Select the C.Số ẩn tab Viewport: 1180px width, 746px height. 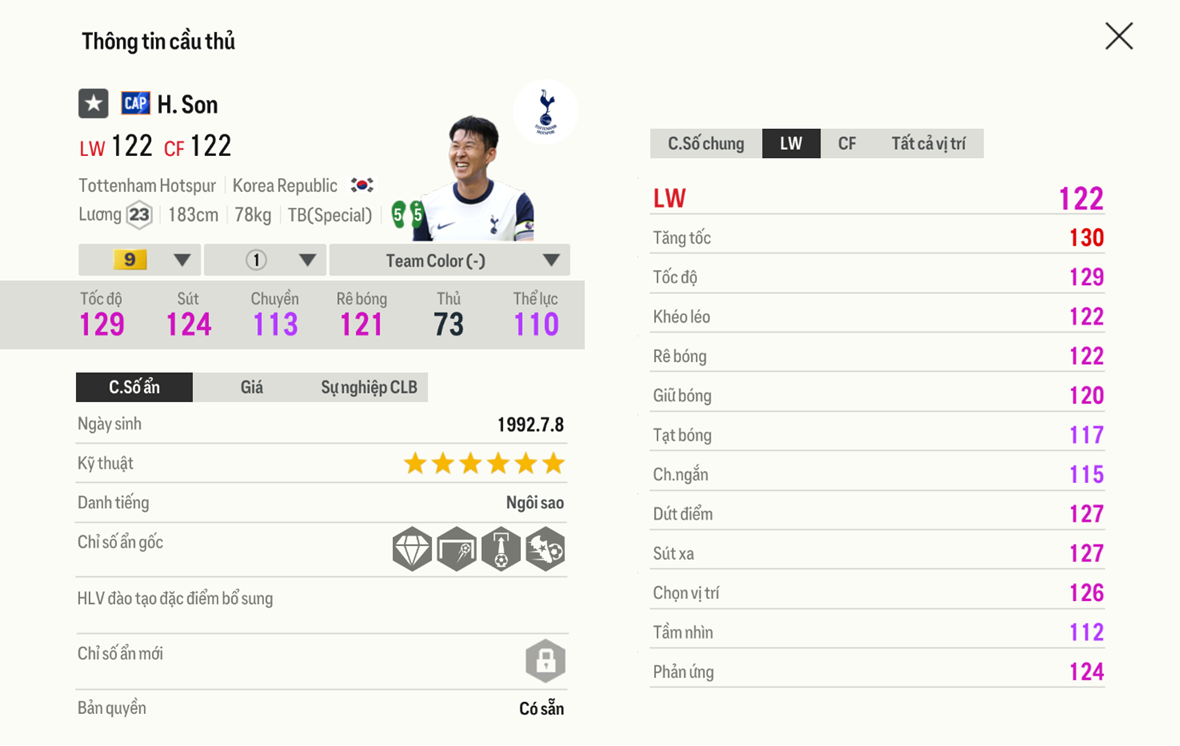(134, 387)
